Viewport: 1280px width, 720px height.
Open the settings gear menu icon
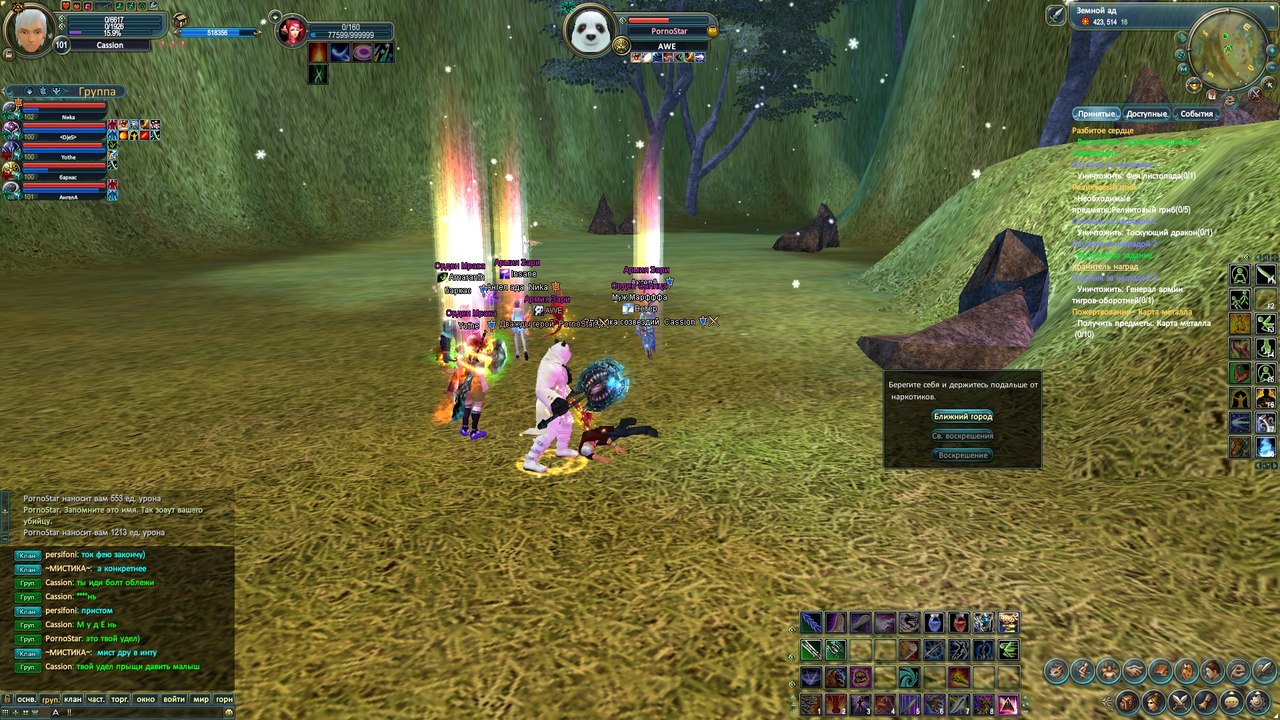(1255, 701)
